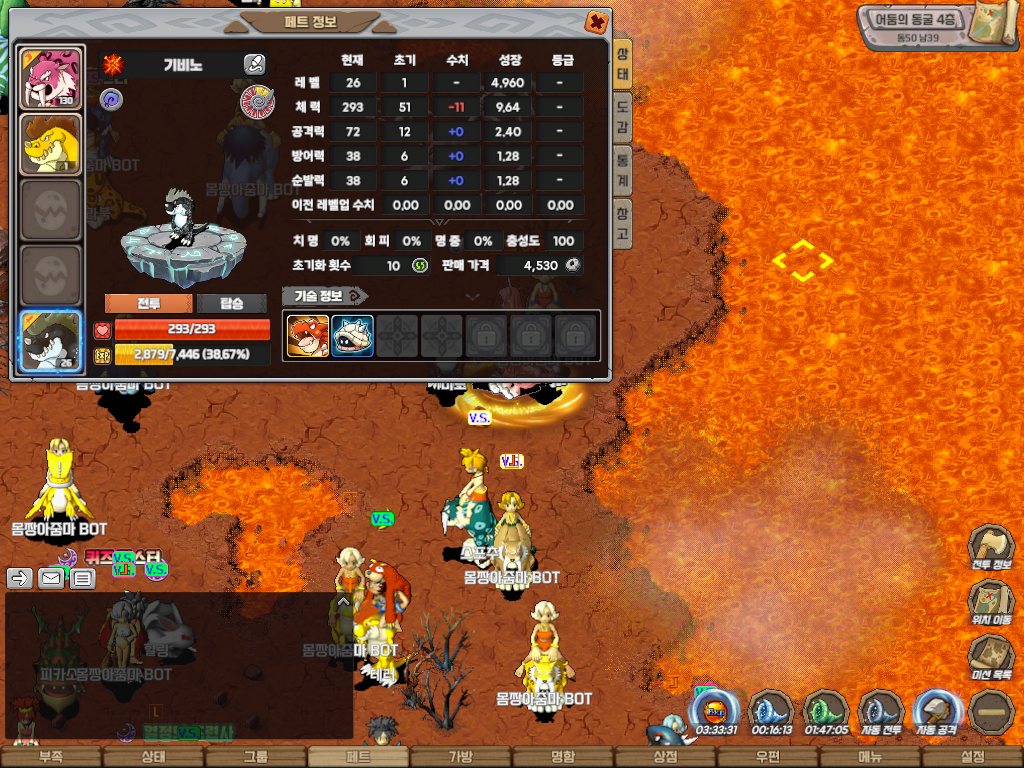1024x768 pixels.
Task: Click the pet rename pencil icon
Action: 254,65
